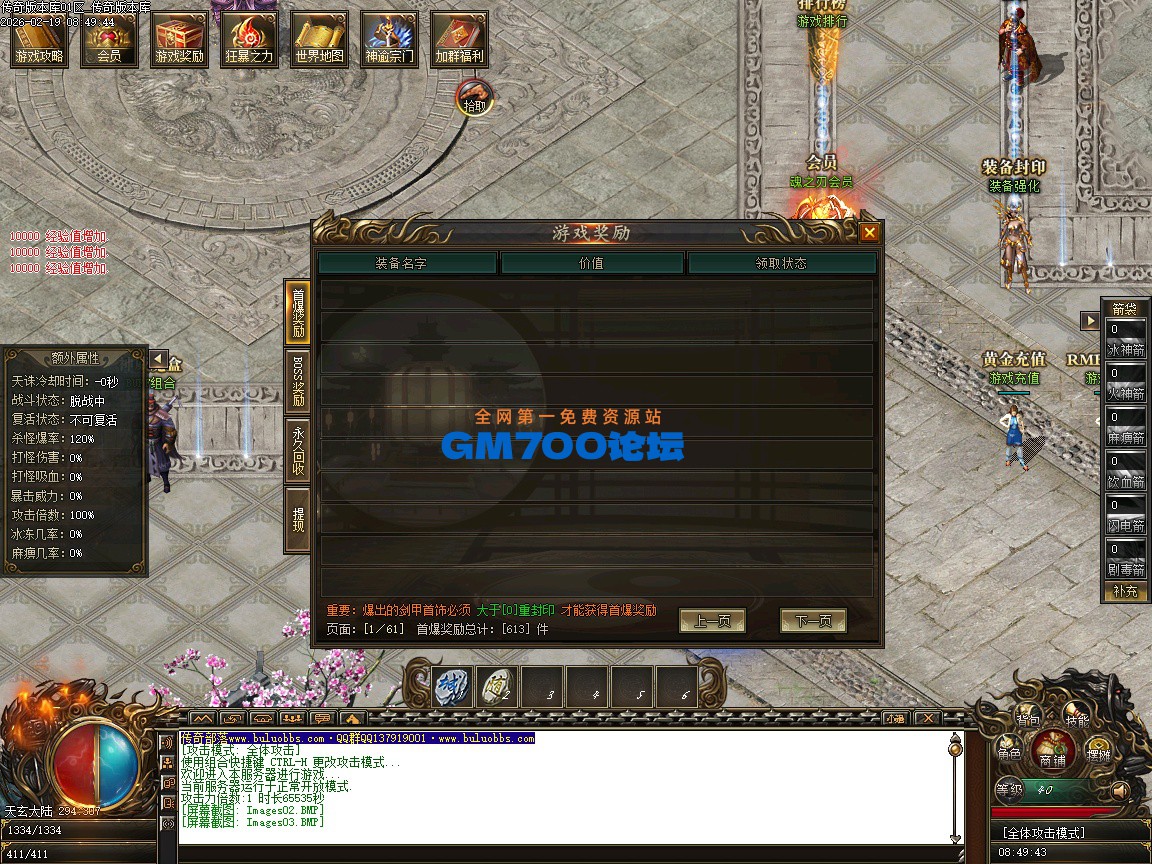Open the 会员 membership icon
1152x864 pixels.
pyautogui.click(x=109, y=40)
